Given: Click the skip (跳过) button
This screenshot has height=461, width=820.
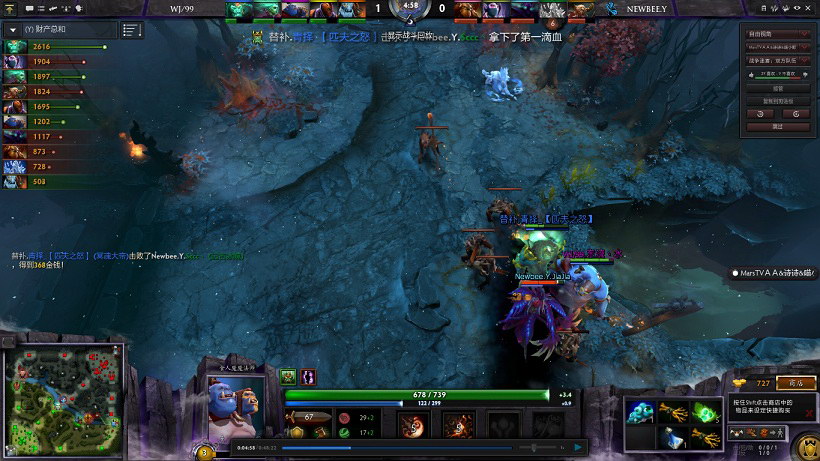Looking at the screenshot, I should (x=777, y=127).
